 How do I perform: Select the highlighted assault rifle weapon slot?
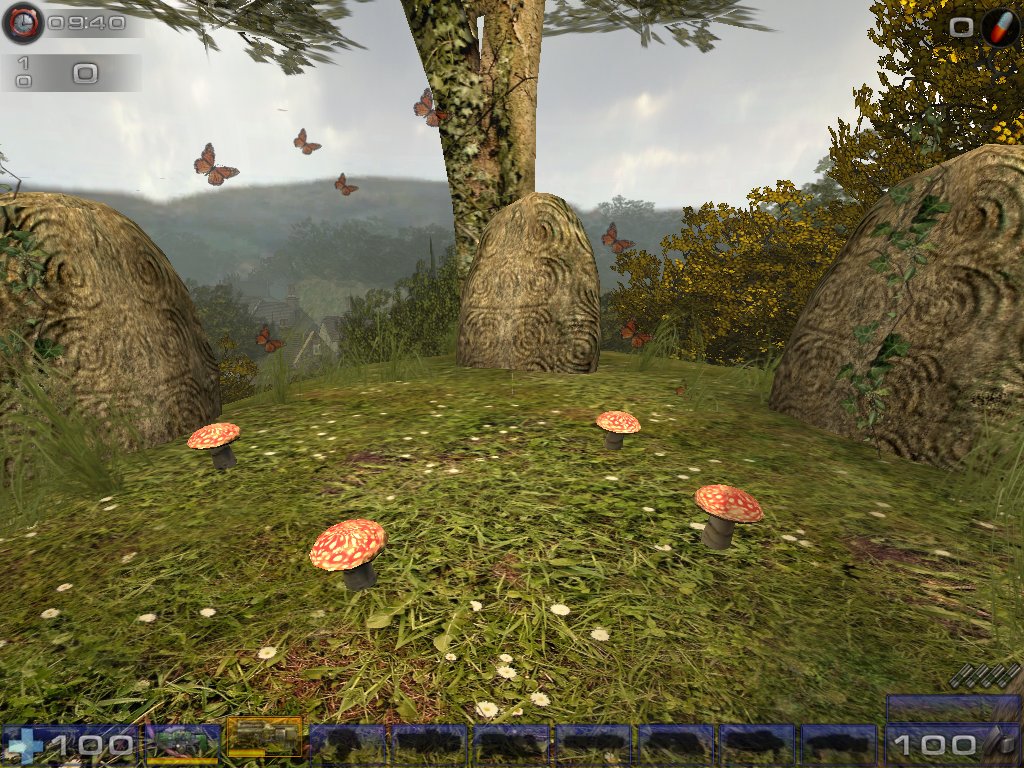[x=264, y=738]
